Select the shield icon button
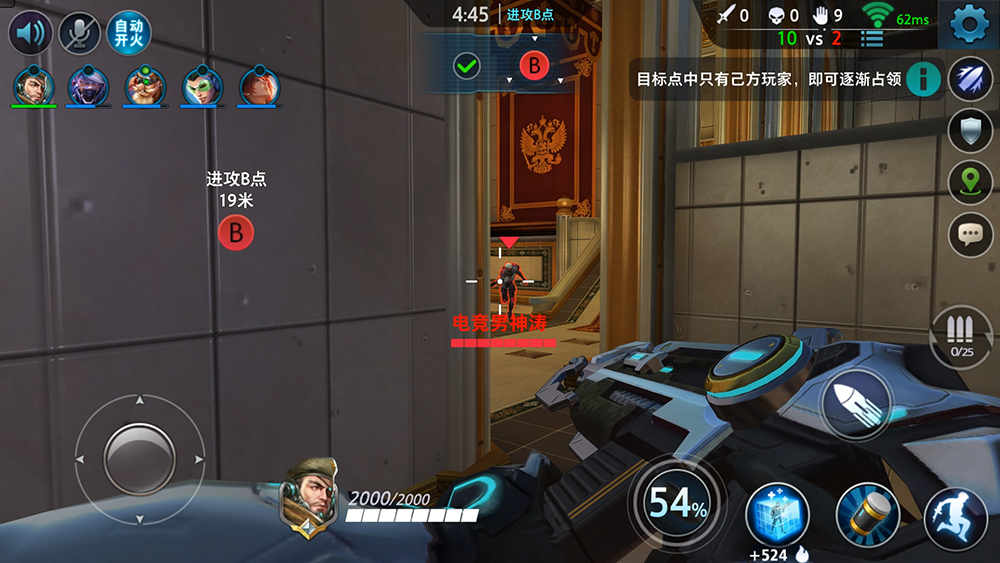1000x563 pixels. tap(969, 130)
